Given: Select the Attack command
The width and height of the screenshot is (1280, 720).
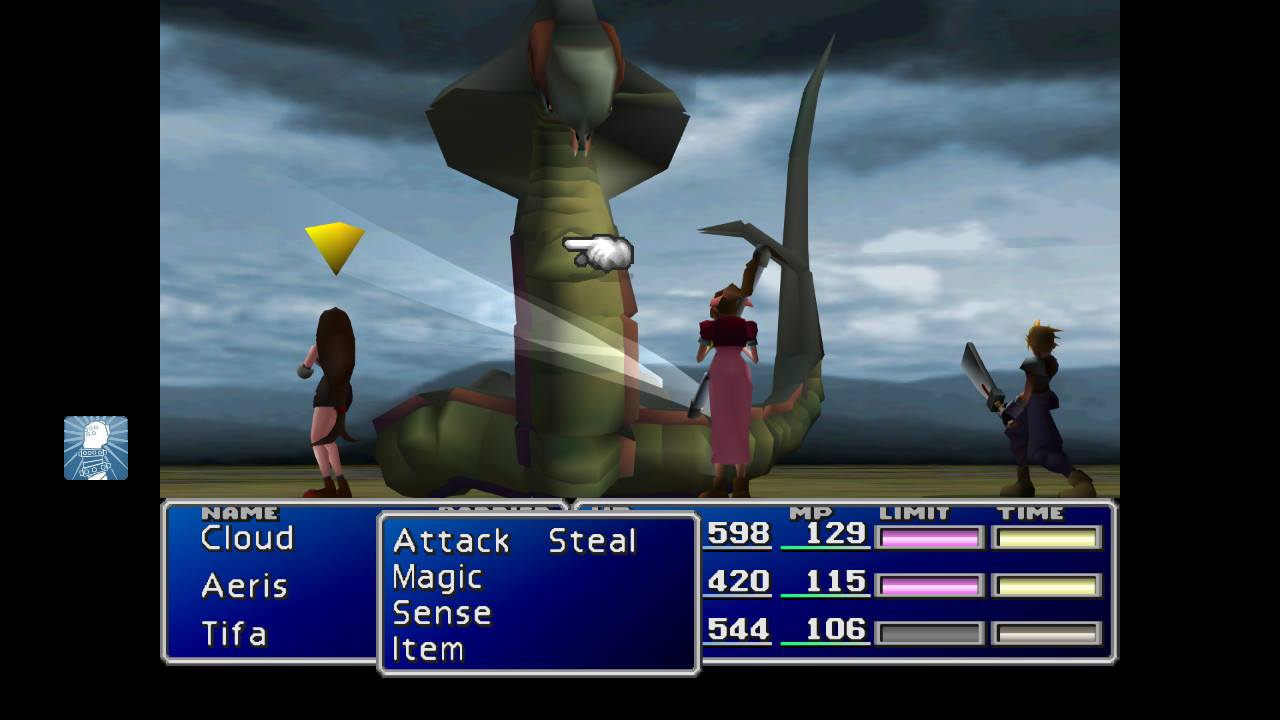Looking at the screenshot, I should pos(451,541).
